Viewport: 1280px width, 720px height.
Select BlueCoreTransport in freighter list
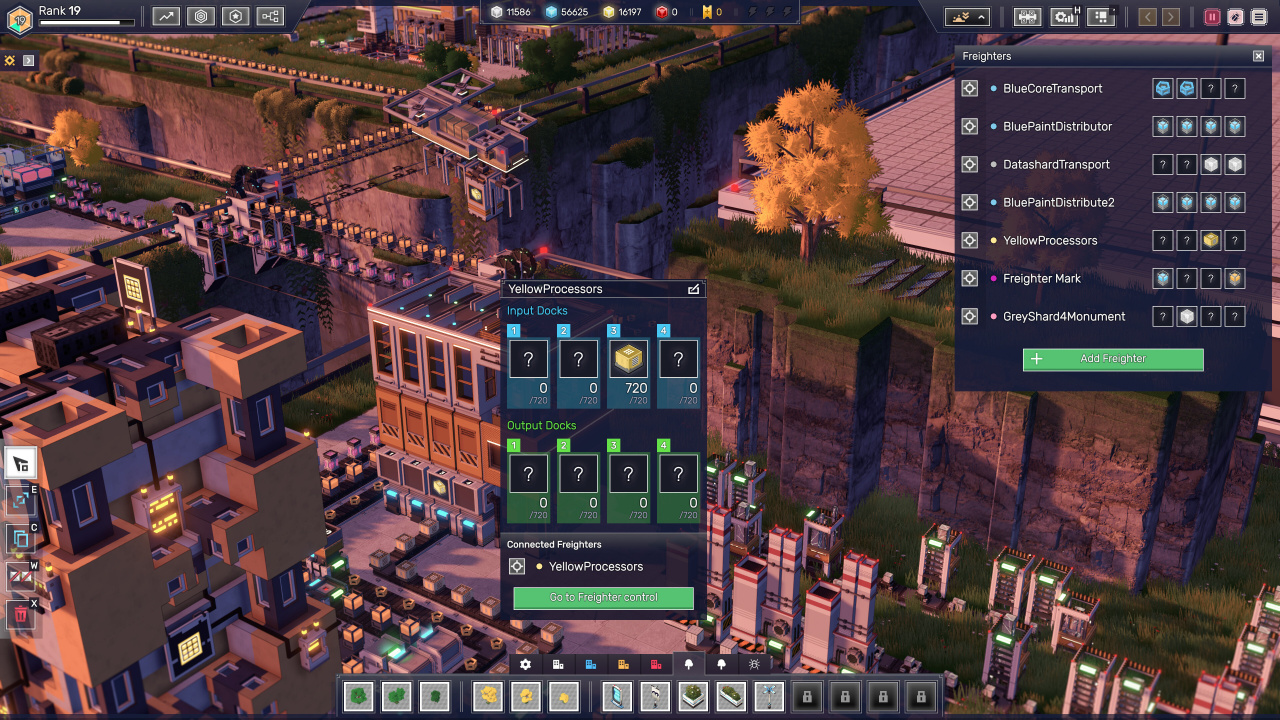coord(1052,88)
